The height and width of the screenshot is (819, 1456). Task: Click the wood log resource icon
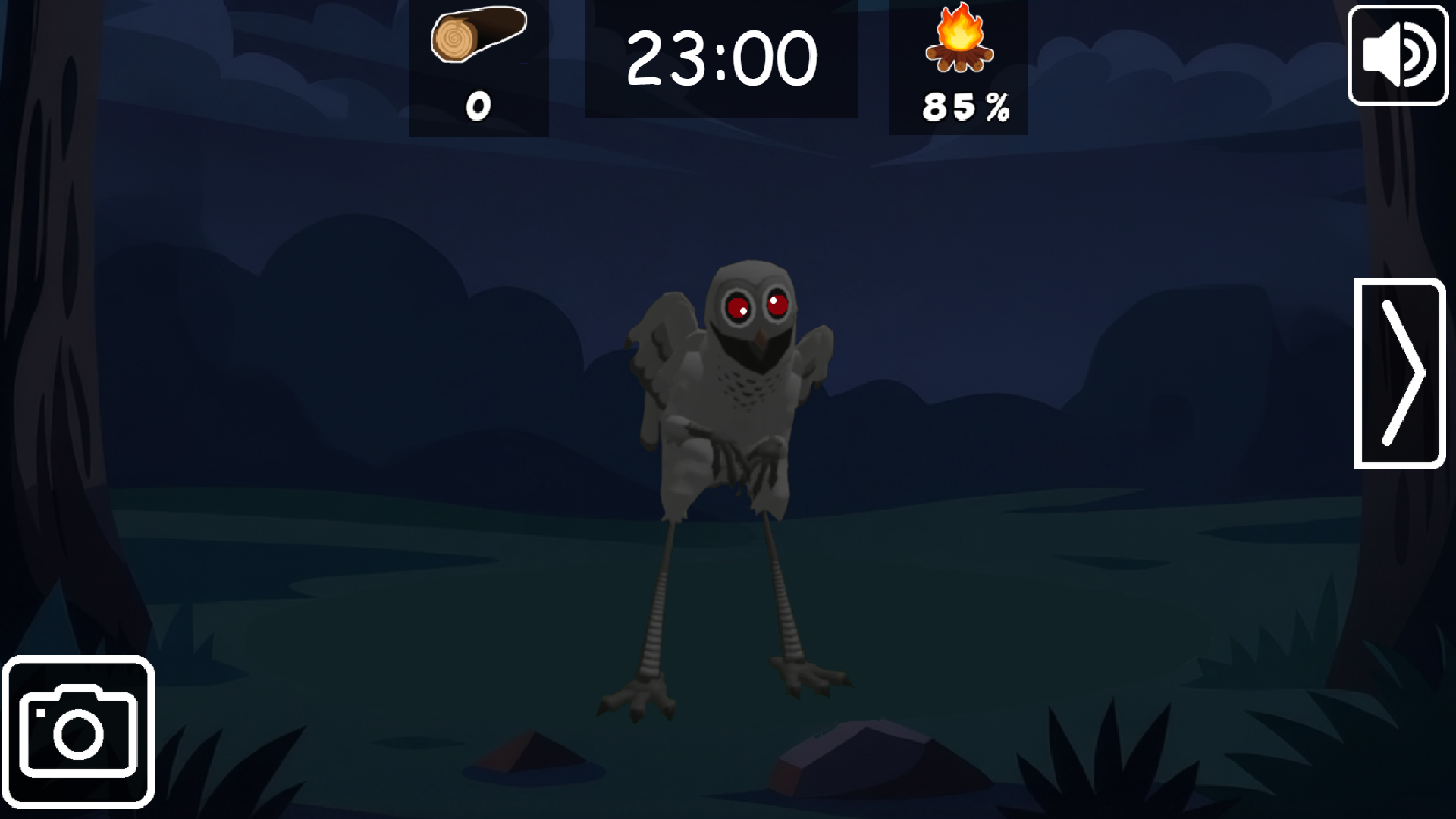(x=478, y=38)
